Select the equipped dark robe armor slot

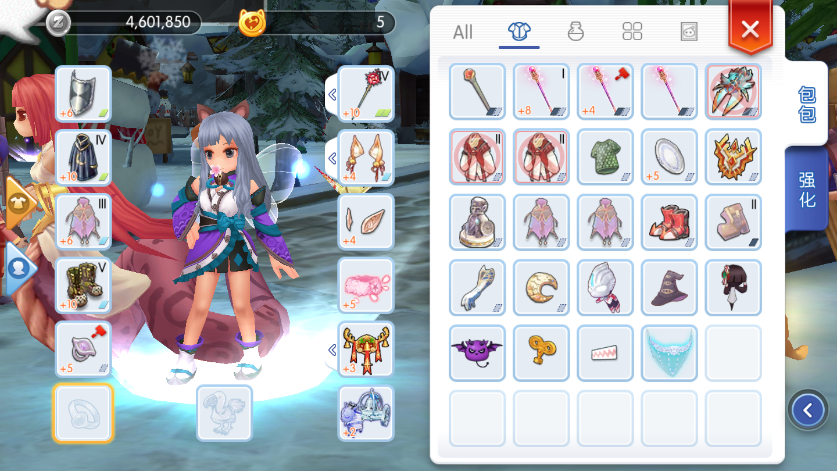click(83, 157)
